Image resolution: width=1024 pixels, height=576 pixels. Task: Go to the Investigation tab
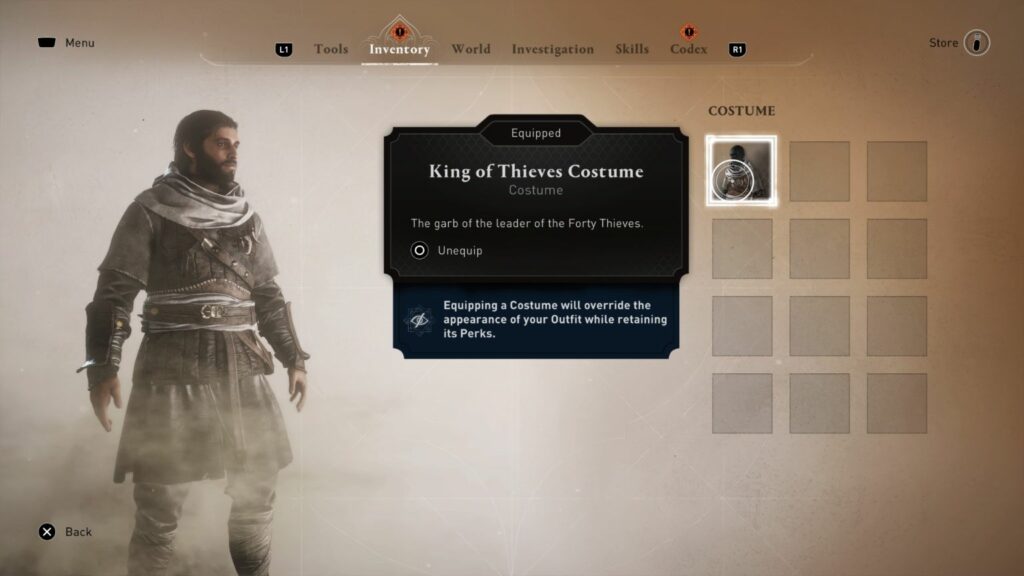[552, 49]
